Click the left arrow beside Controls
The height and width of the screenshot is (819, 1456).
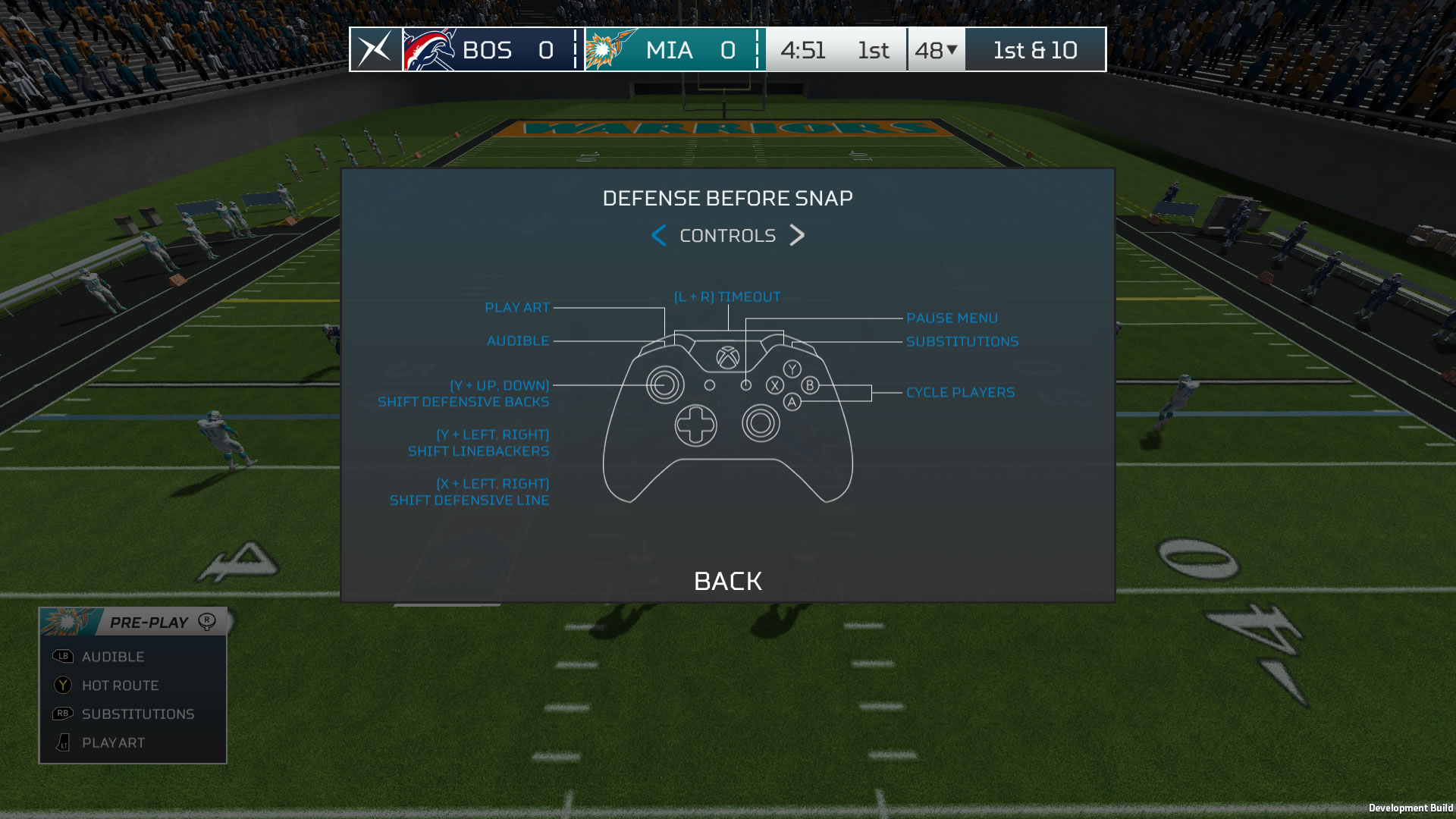[658, 236]
